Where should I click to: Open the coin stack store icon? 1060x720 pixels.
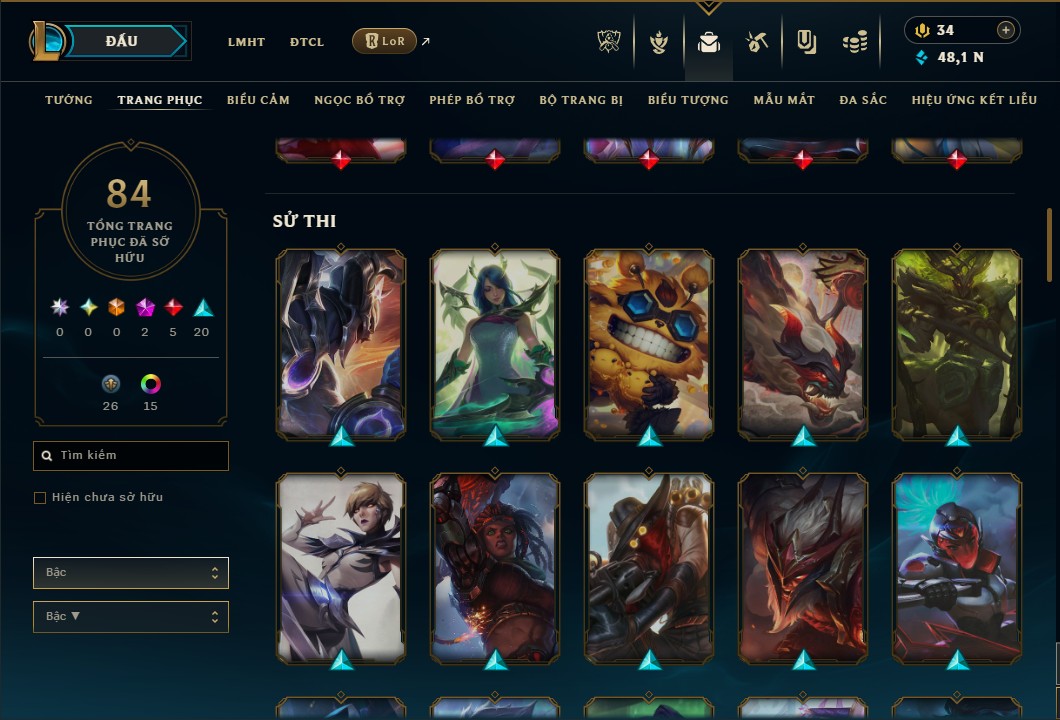[854, 42]
